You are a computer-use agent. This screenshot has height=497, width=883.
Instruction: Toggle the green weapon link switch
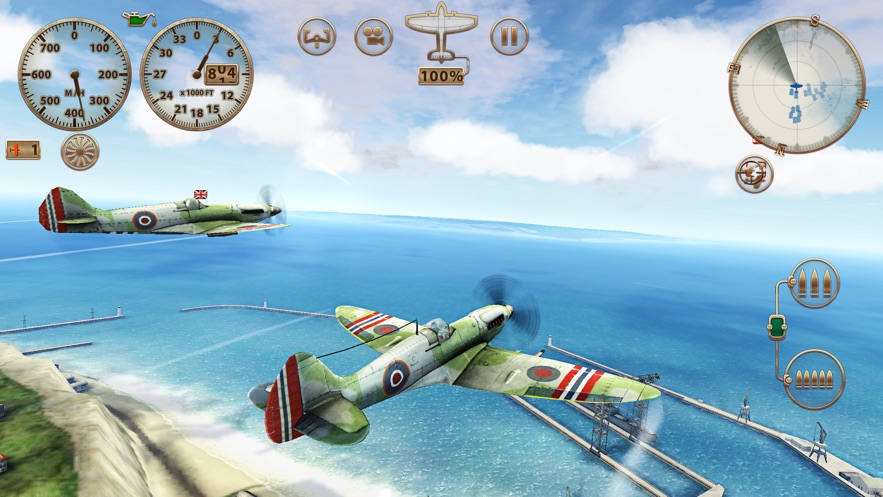(778, 328)
